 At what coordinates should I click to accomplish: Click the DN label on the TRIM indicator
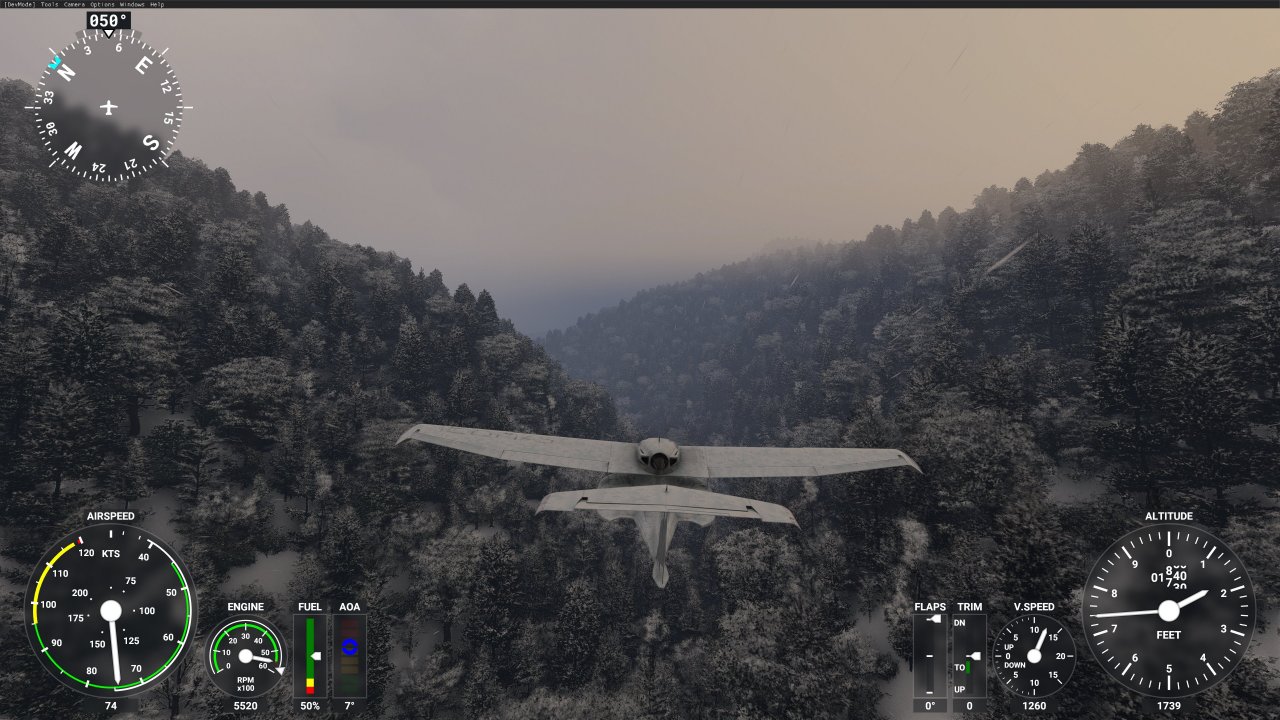click(x=960, y=623)
